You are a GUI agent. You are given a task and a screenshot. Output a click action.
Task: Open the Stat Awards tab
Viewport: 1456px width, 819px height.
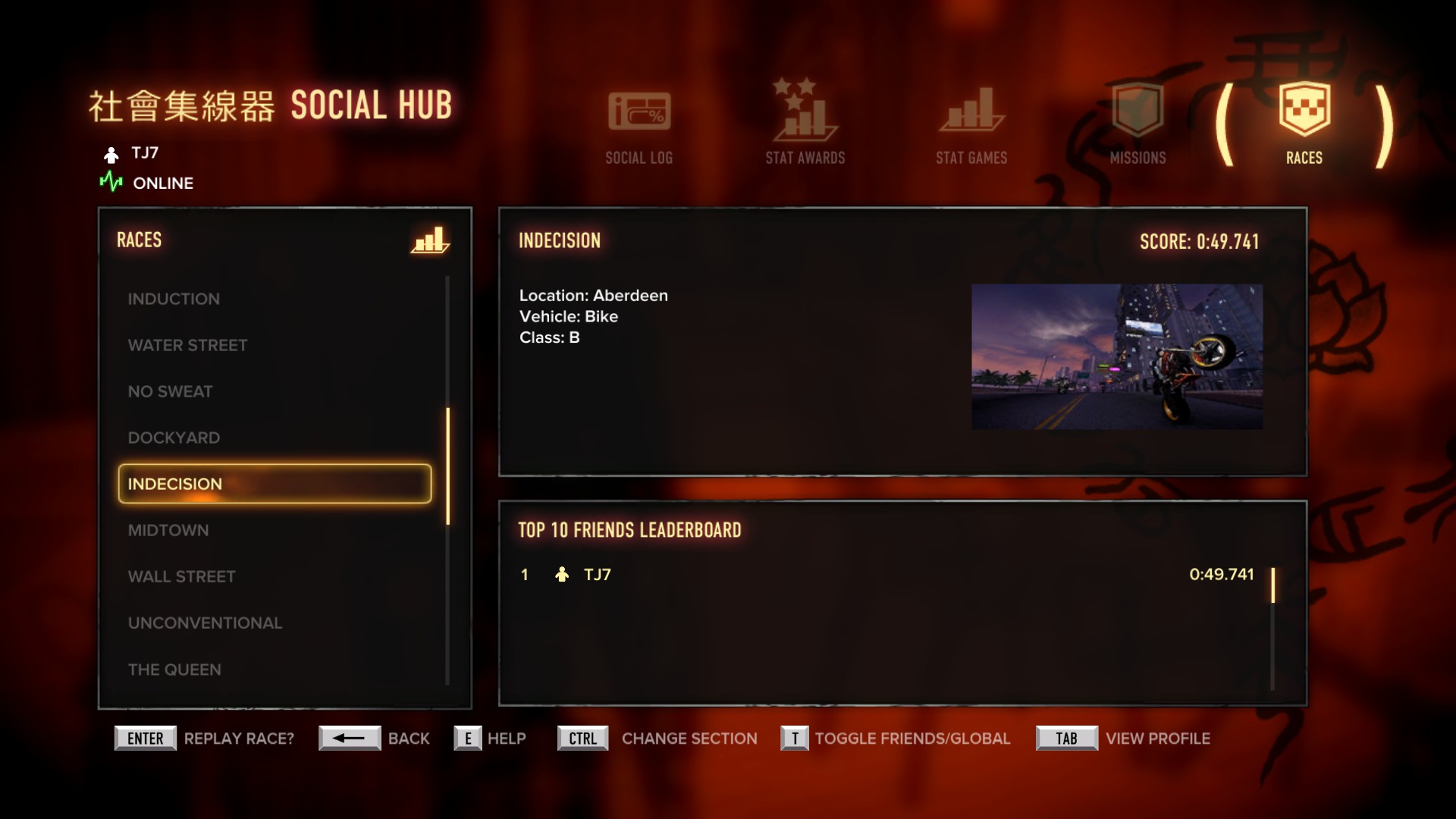click(805, 125)
